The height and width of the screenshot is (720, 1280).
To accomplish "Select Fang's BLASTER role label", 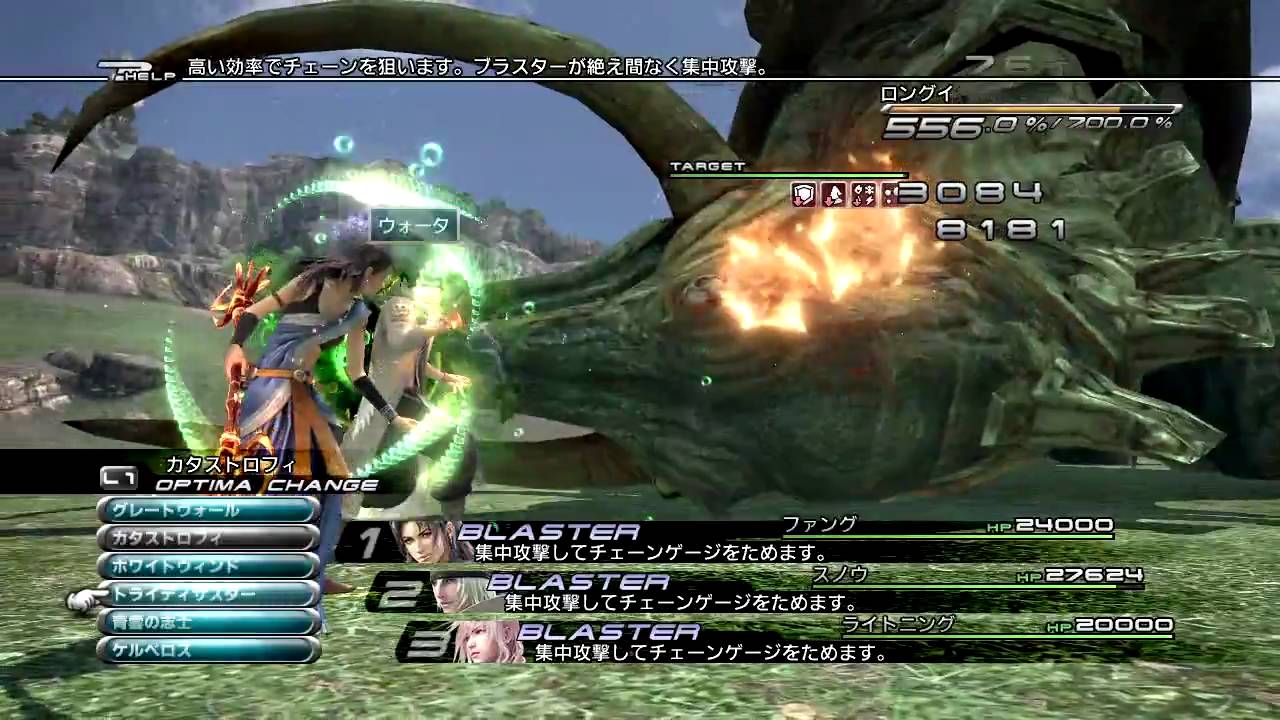I will click(548, 529).
